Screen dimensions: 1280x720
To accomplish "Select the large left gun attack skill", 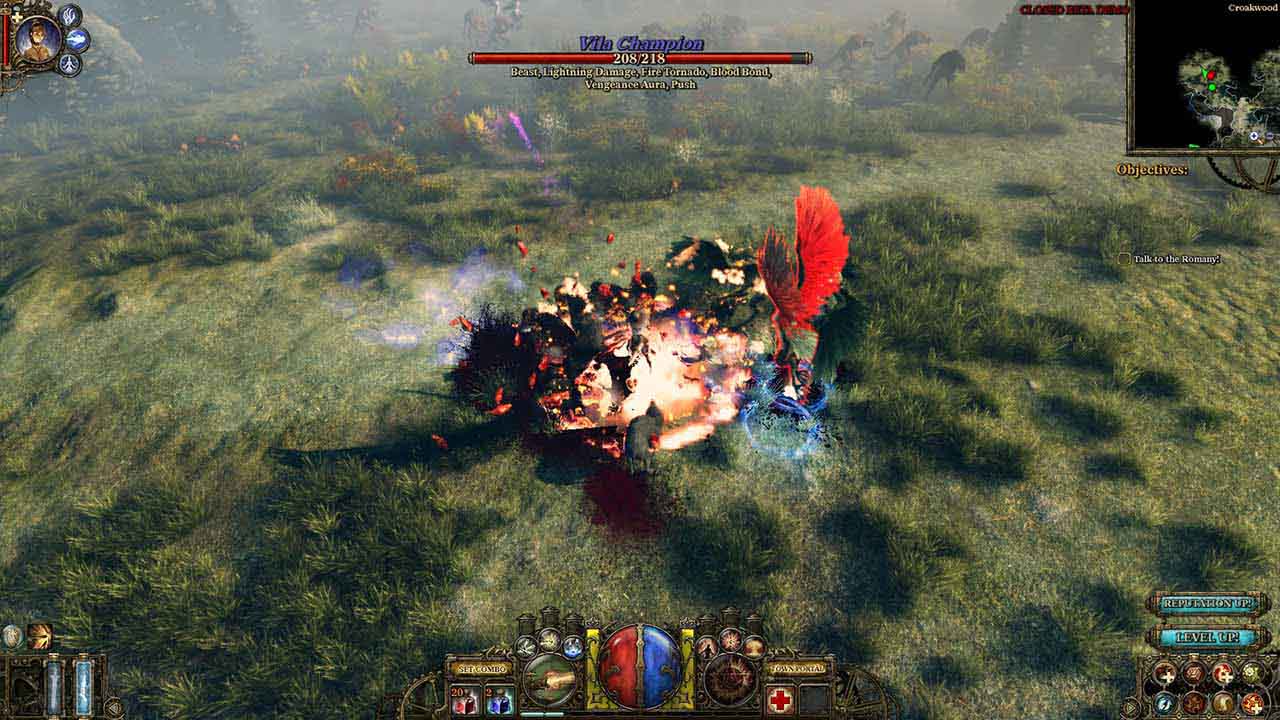I will click(549, 680).
